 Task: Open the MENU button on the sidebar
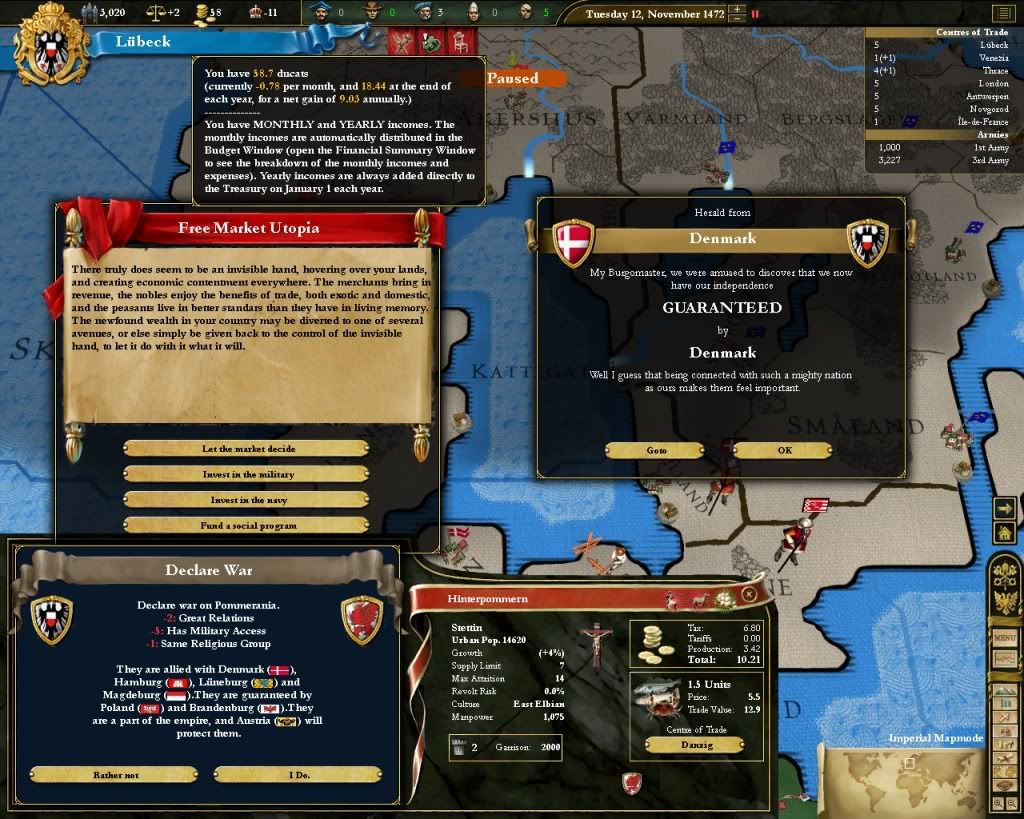pyautogui.click(x=1003, y=636)
